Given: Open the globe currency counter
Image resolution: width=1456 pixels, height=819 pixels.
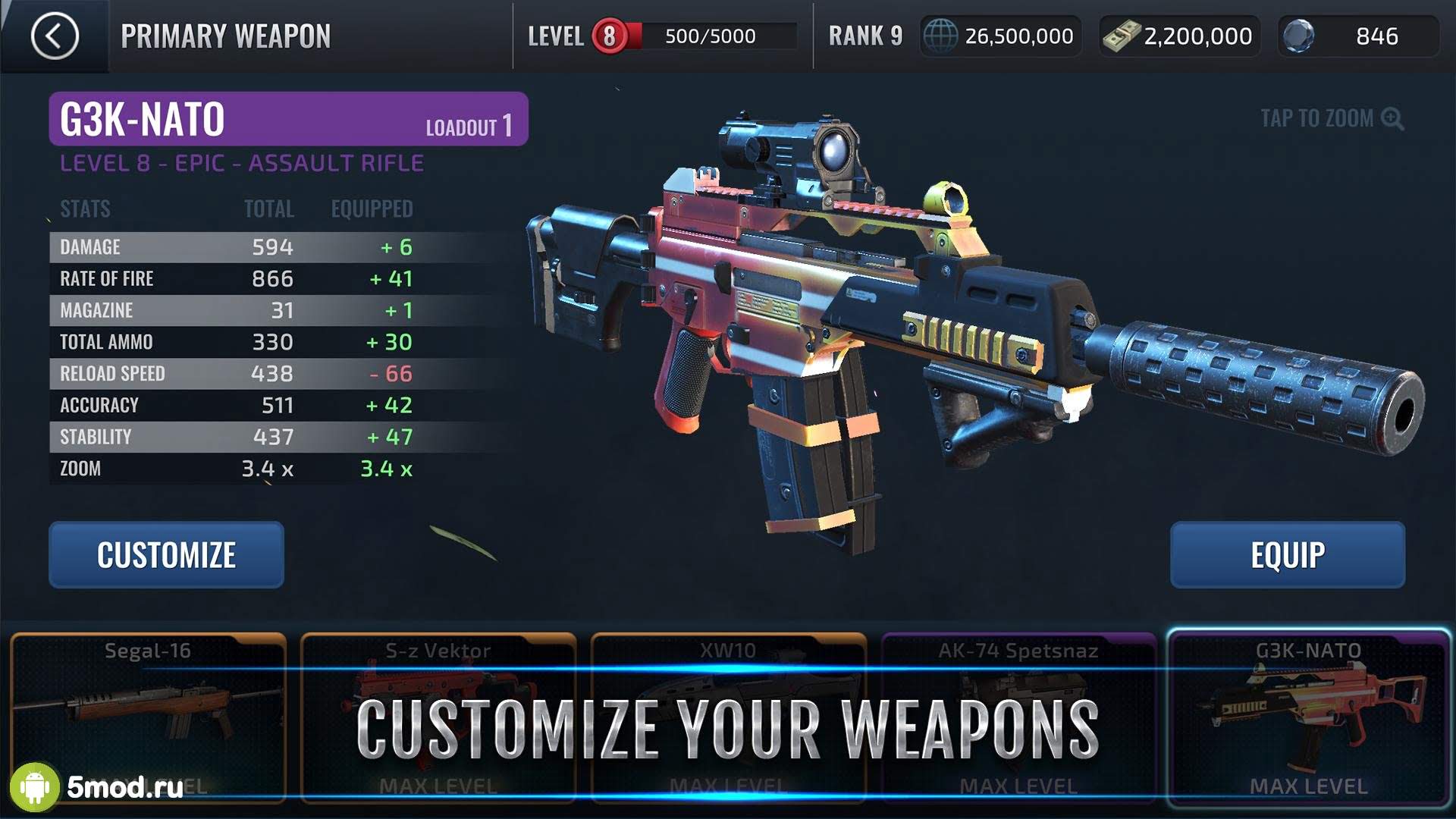Looking at the screenshot, I should (x=1000, y=36).
